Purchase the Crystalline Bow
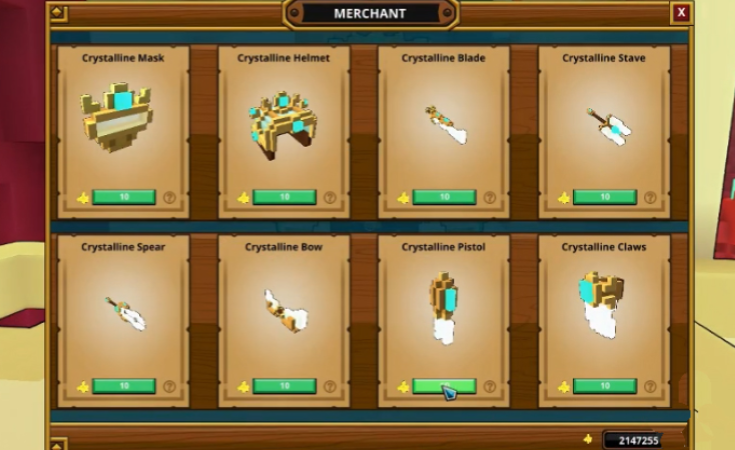Viewport: 735px width, 450px height. (284, 386)
